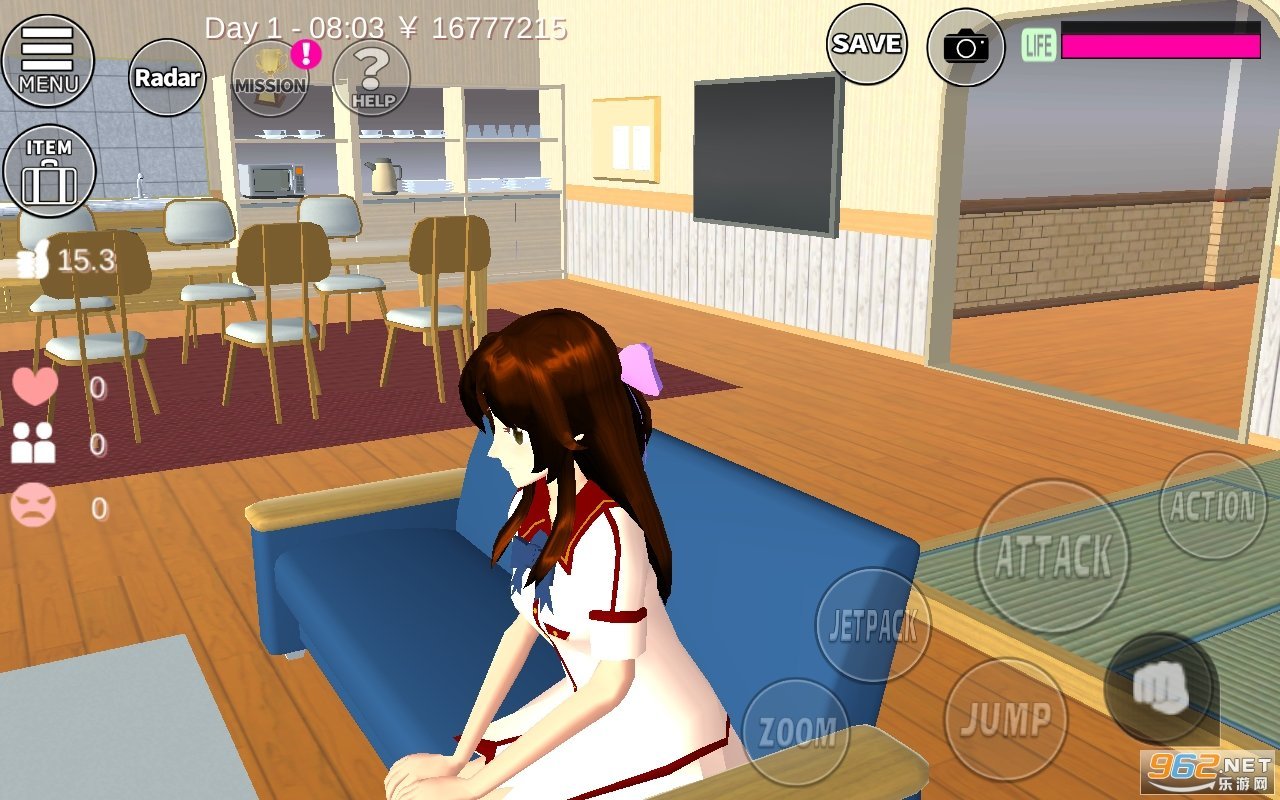Use the ACTION button
The width and height of the screenshot is (1280, 800).
pos(1213,506)
